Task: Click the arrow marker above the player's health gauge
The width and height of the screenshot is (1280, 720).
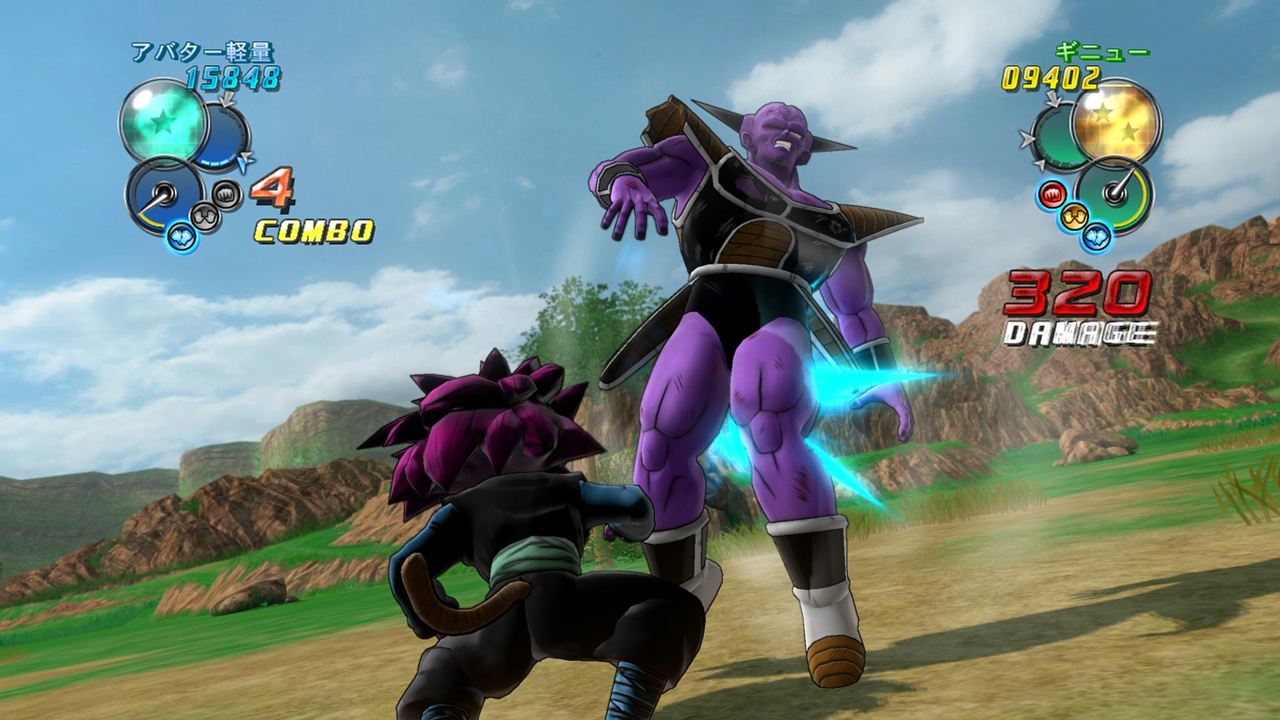Action: pyautogui.click(x=225, y=100)
